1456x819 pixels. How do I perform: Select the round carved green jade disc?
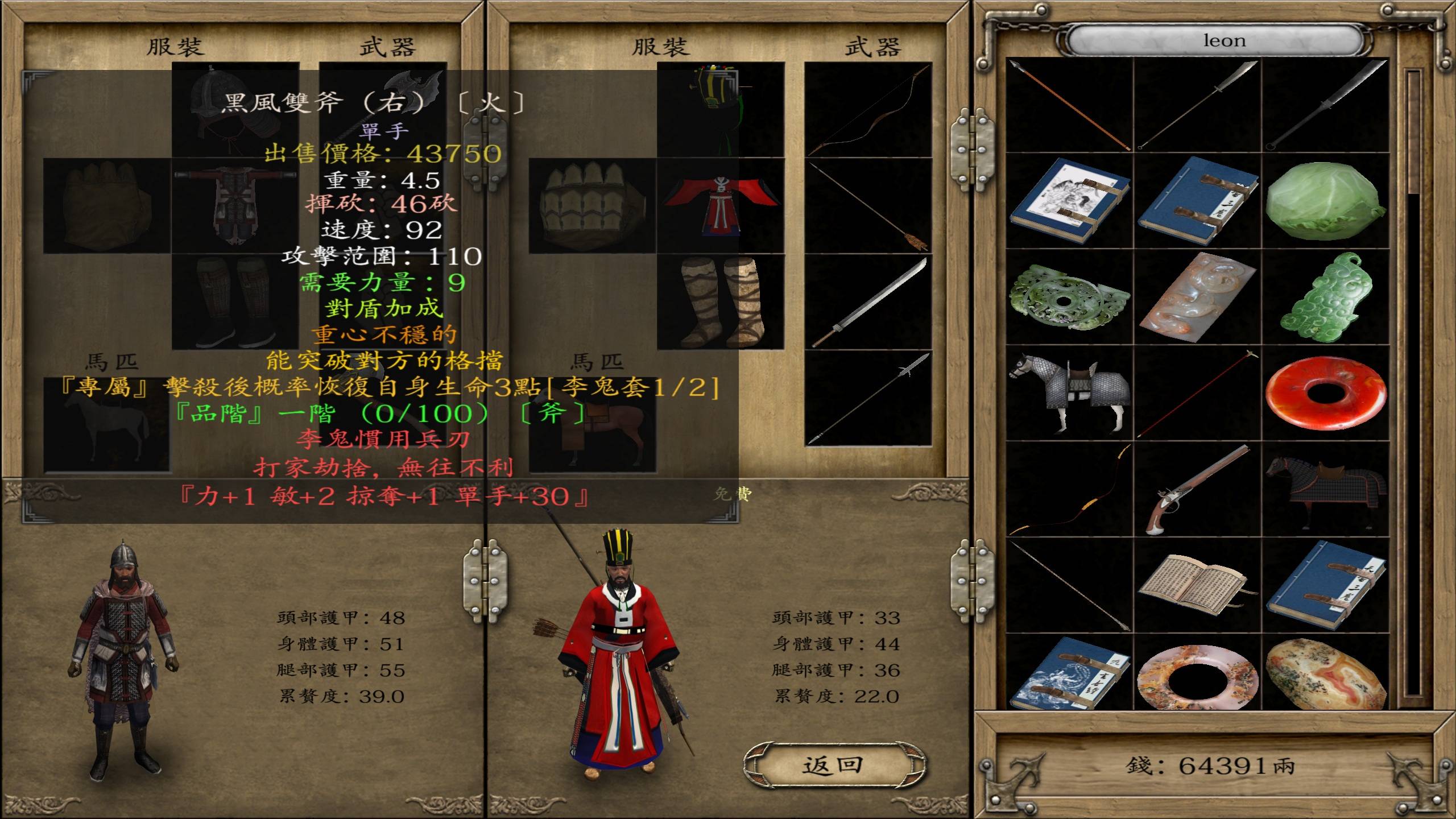[1069, 296]
